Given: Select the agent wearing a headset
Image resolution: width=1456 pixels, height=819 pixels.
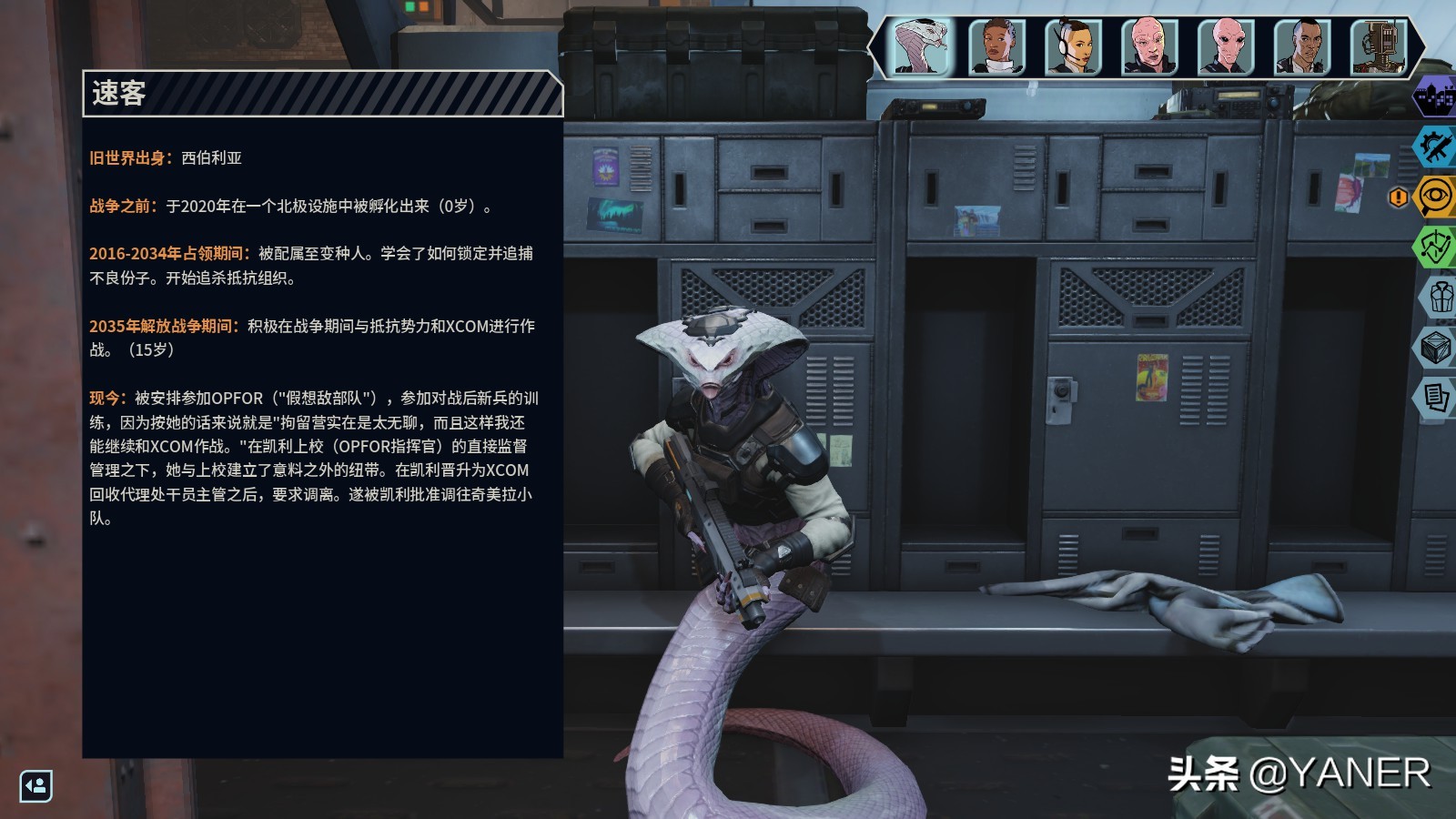Looking at the screenshot, I should (x=1072, y=45).
